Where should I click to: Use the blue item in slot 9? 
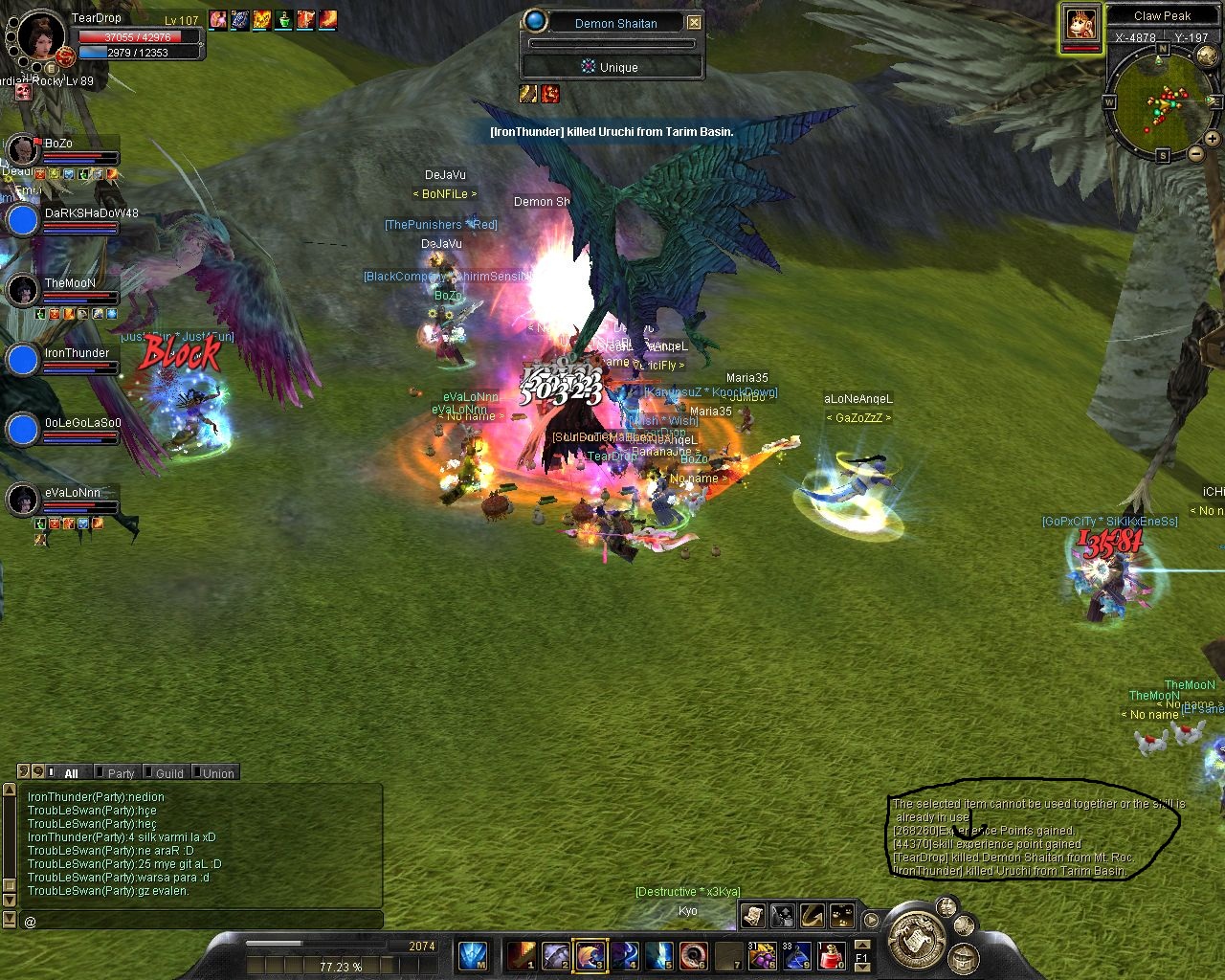pos(796,955)
